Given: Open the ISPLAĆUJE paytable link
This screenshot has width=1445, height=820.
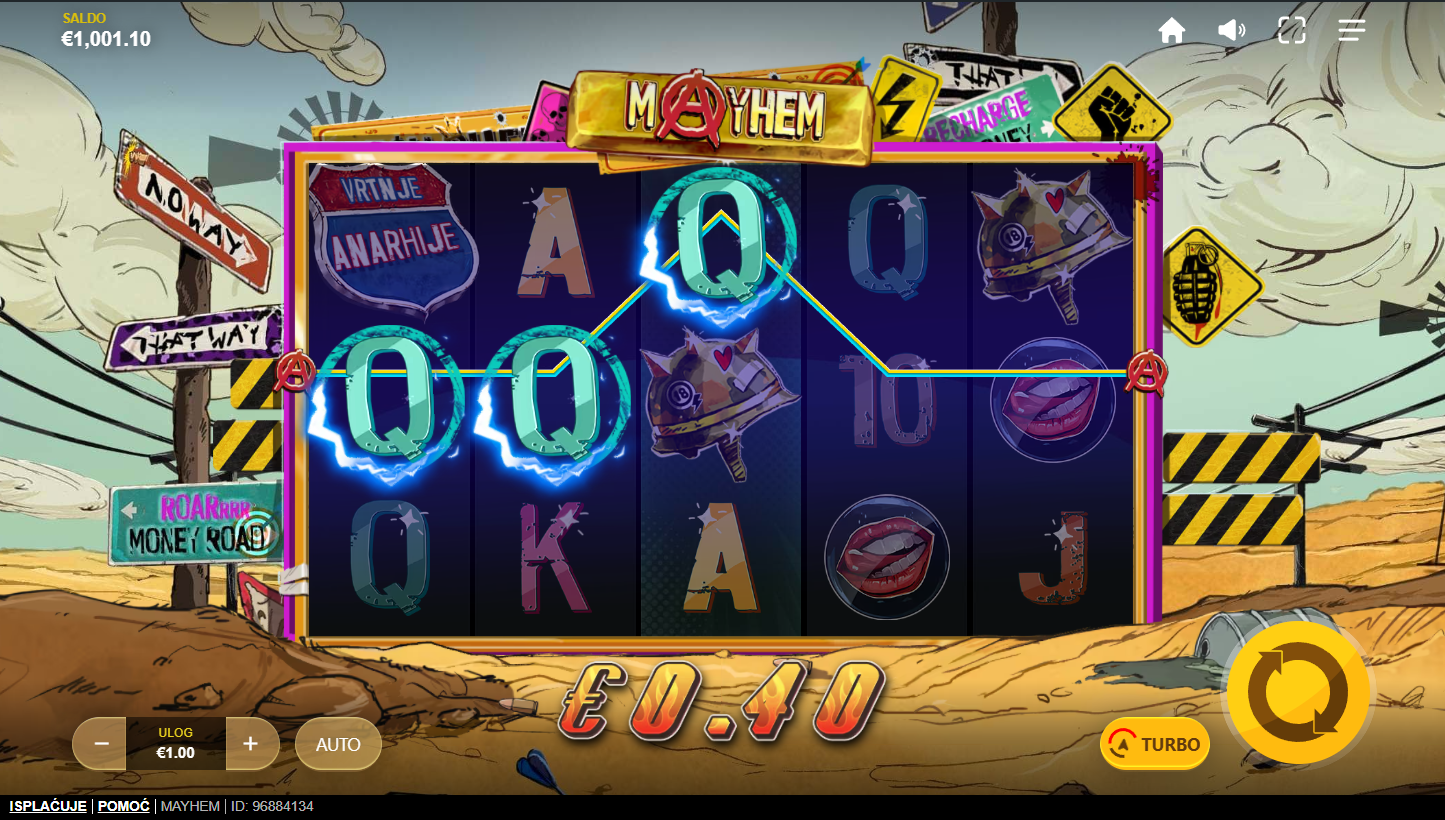Looking at the screenshot, I should coord(48,806).
